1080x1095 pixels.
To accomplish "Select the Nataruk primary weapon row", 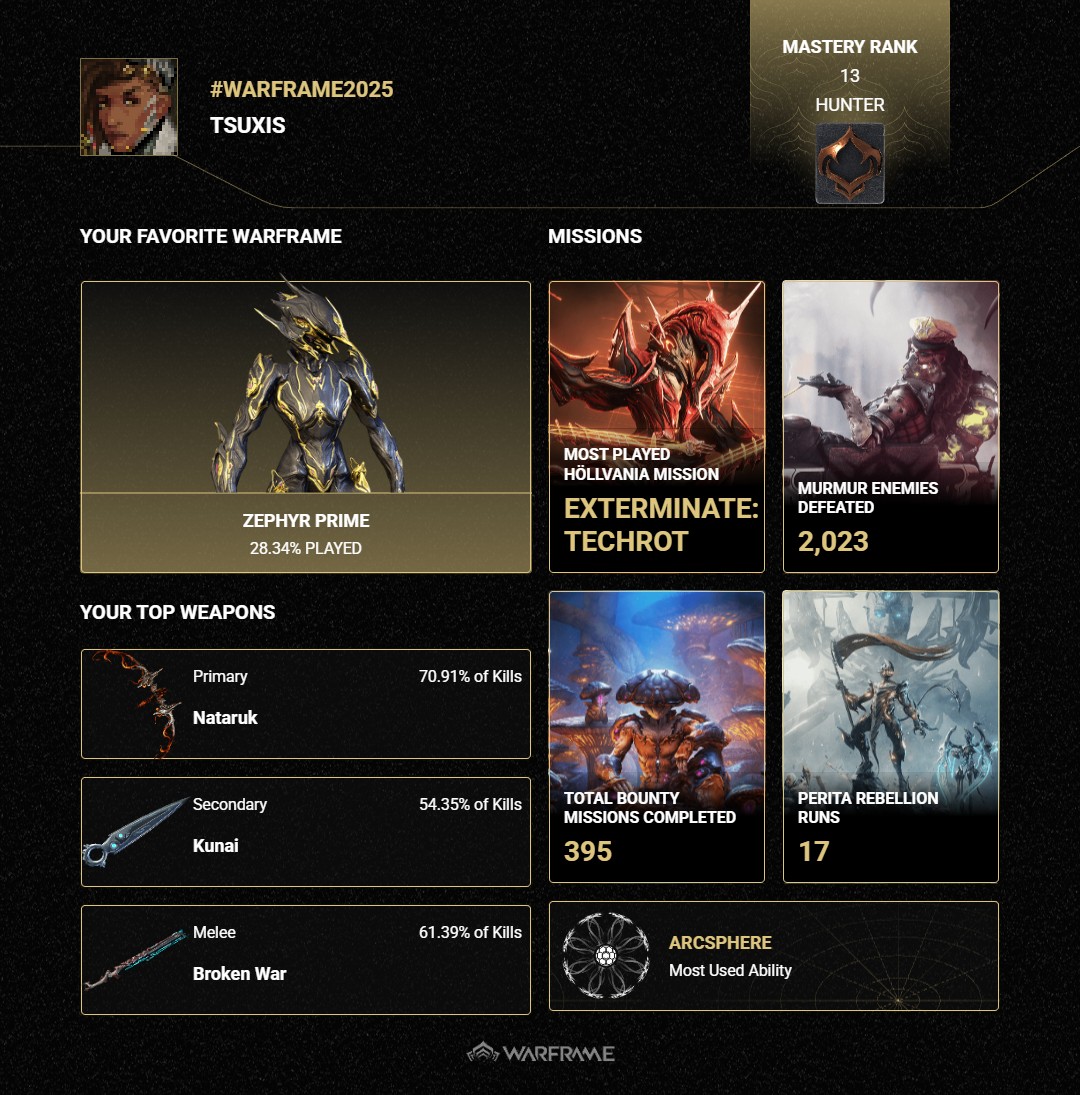I will pyautogui.click(x=305, y=704).
